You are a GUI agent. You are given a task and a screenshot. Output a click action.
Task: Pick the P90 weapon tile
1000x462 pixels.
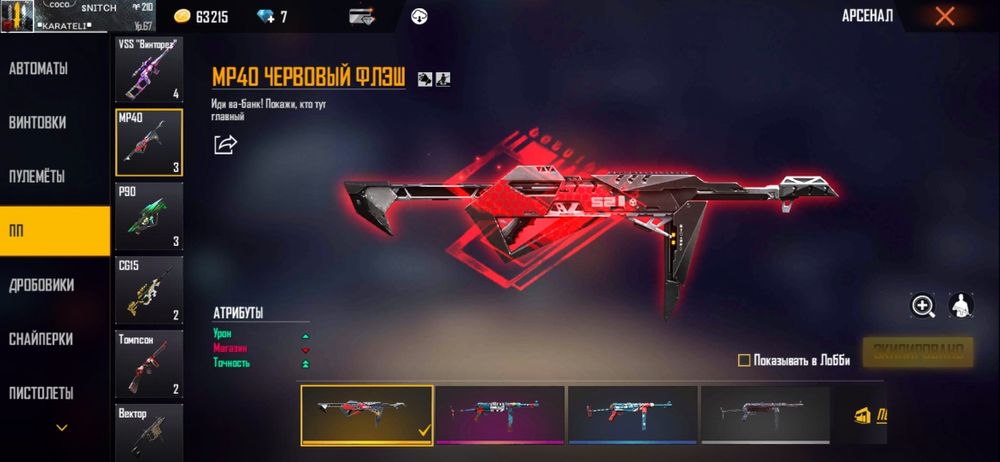[x=149, y=215]
